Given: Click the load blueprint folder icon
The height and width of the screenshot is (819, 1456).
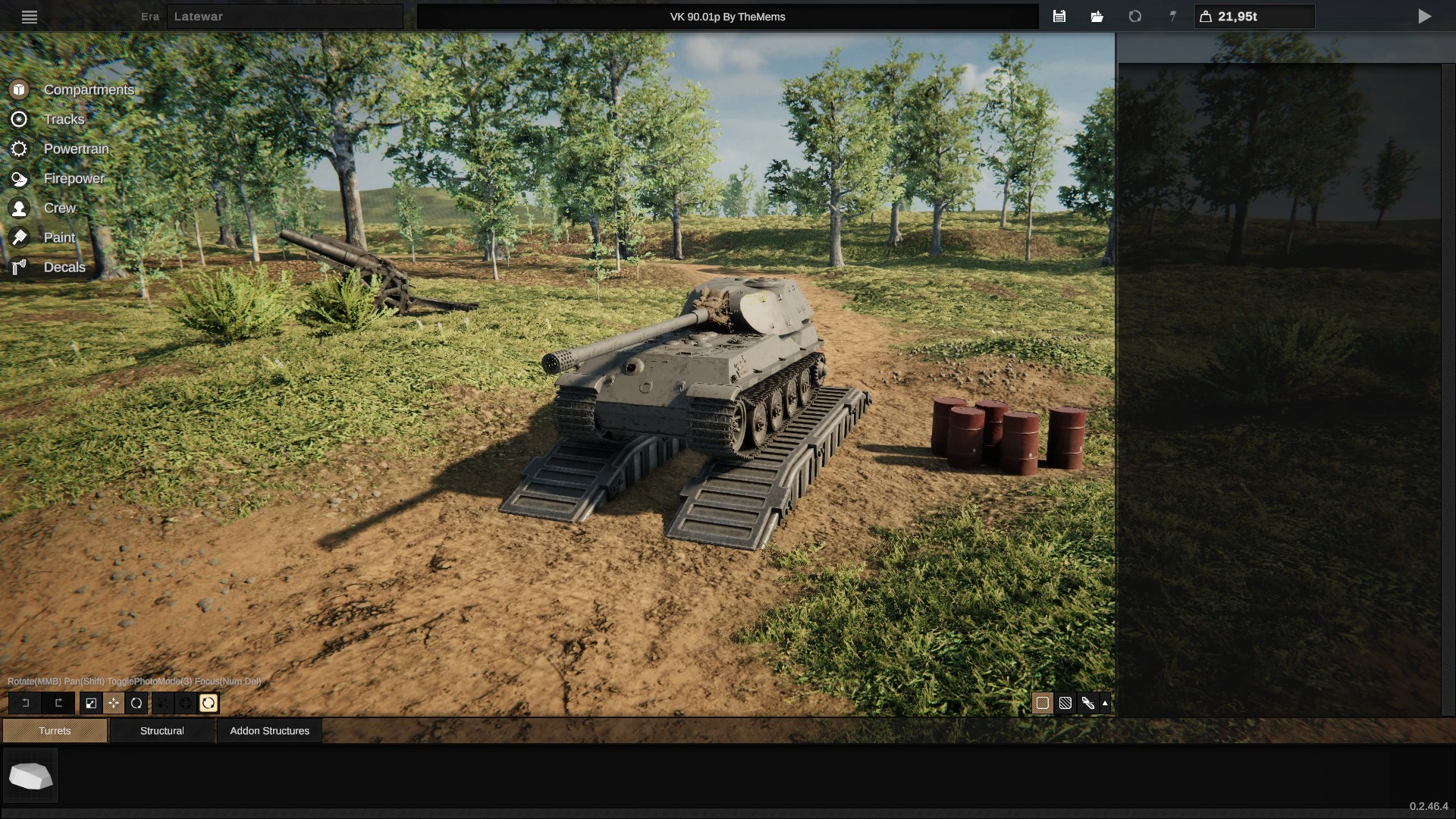Looking at the screenshot, I should (1097, 16).
